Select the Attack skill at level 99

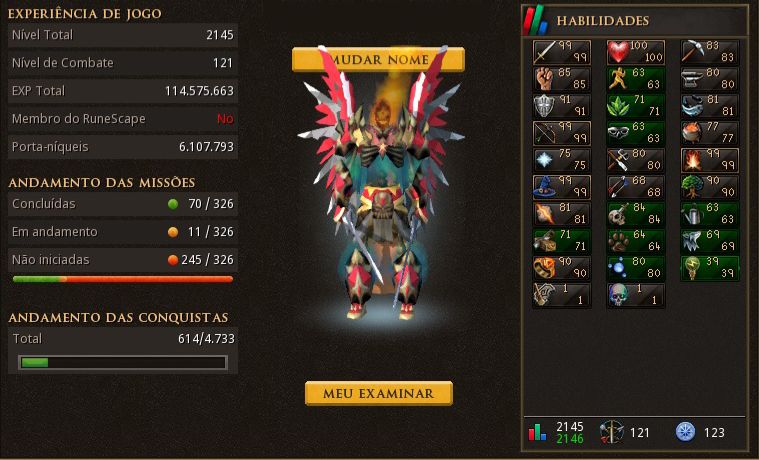[561, 53]
